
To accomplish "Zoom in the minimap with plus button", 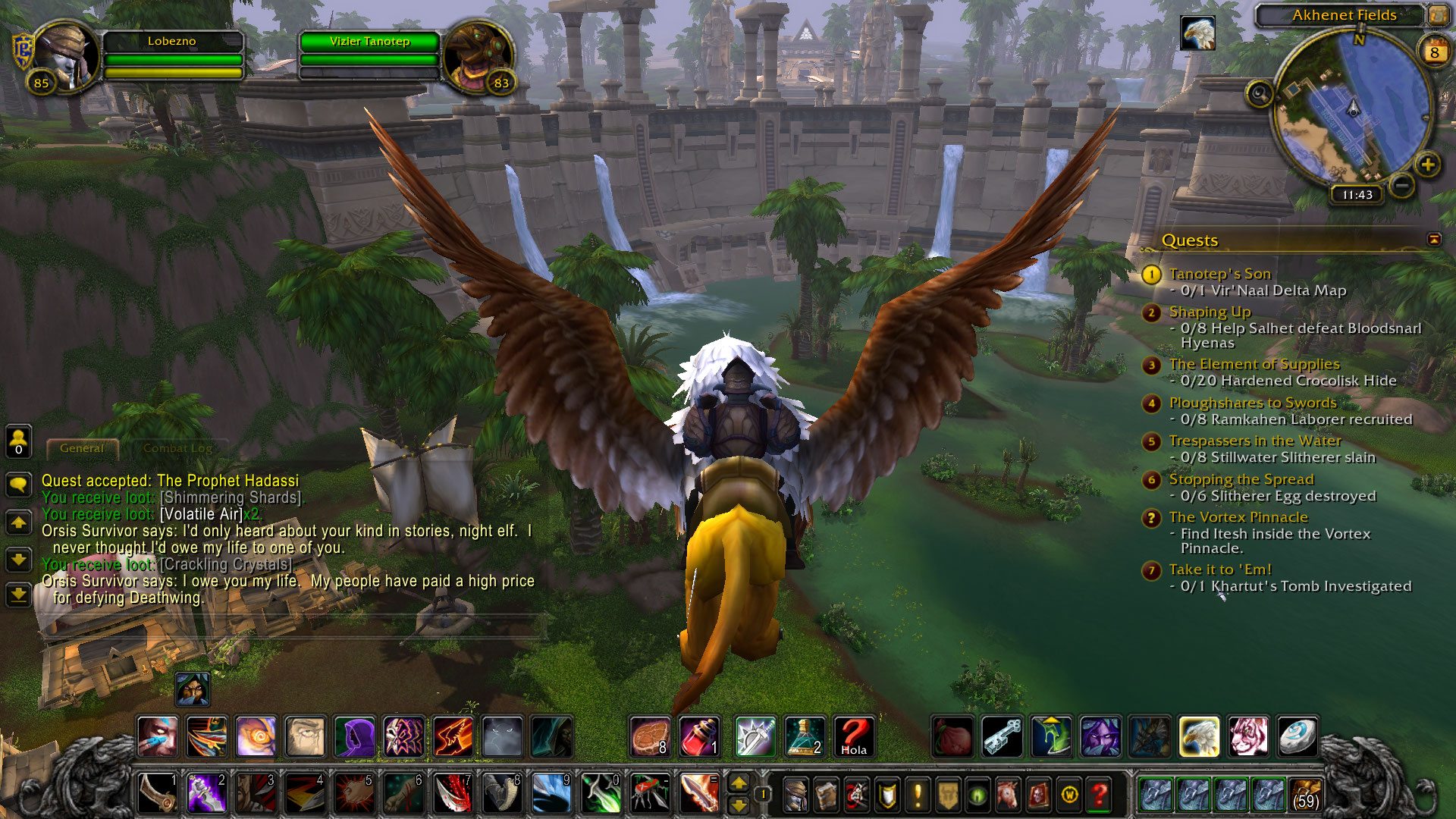I will click(1427, 165).
